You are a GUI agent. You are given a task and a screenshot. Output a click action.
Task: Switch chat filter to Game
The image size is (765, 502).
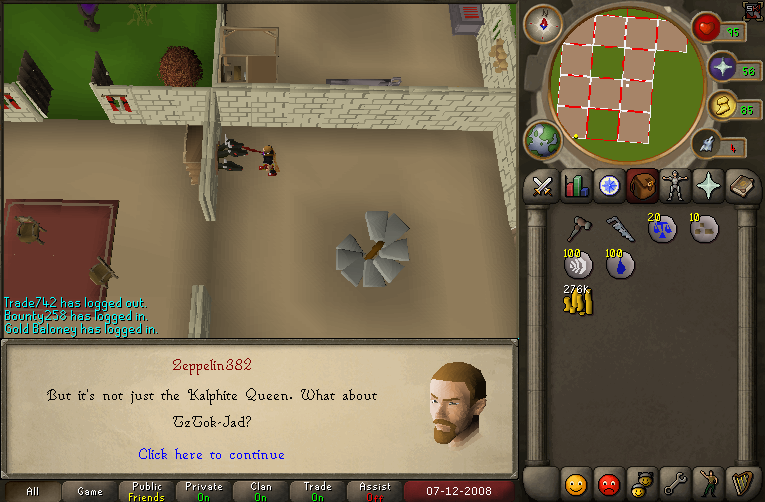pyautogui.click(x=90, y=491)
